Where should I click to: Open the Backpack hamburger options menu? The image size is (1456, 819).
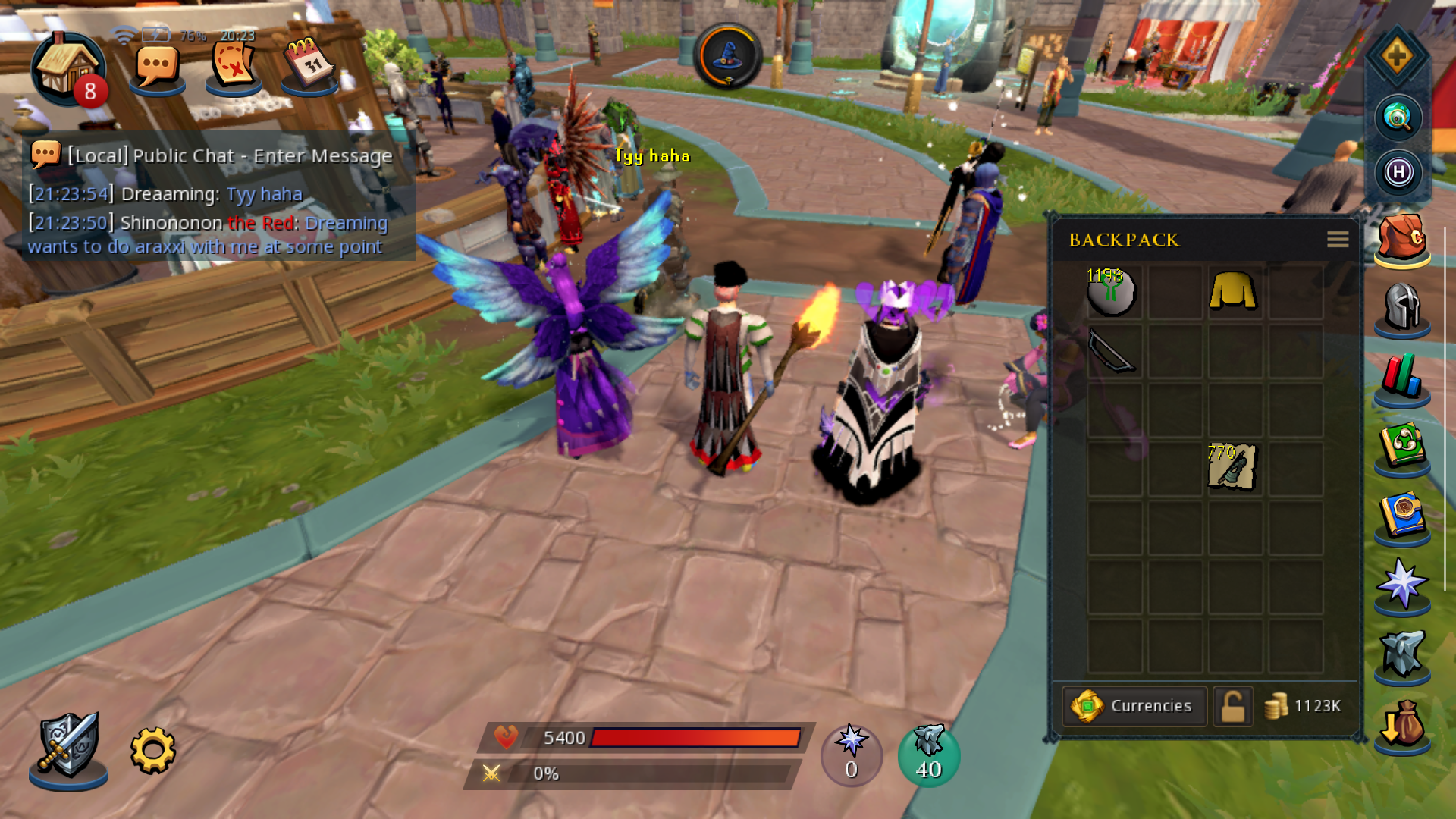[x=1338, y=240]
